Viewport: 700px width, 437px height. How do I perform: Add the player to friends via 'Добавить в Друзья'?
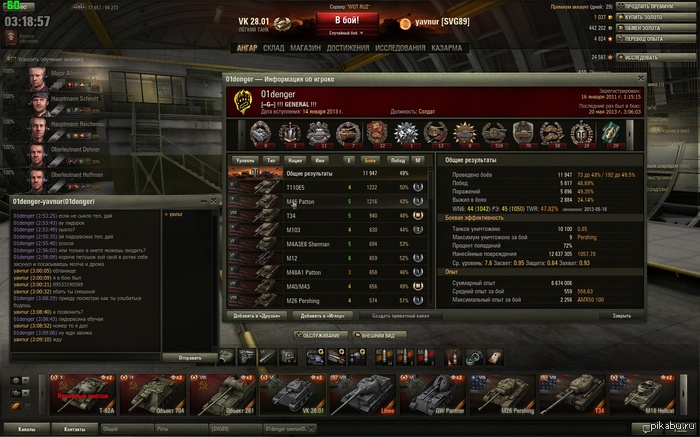point(256,316)
